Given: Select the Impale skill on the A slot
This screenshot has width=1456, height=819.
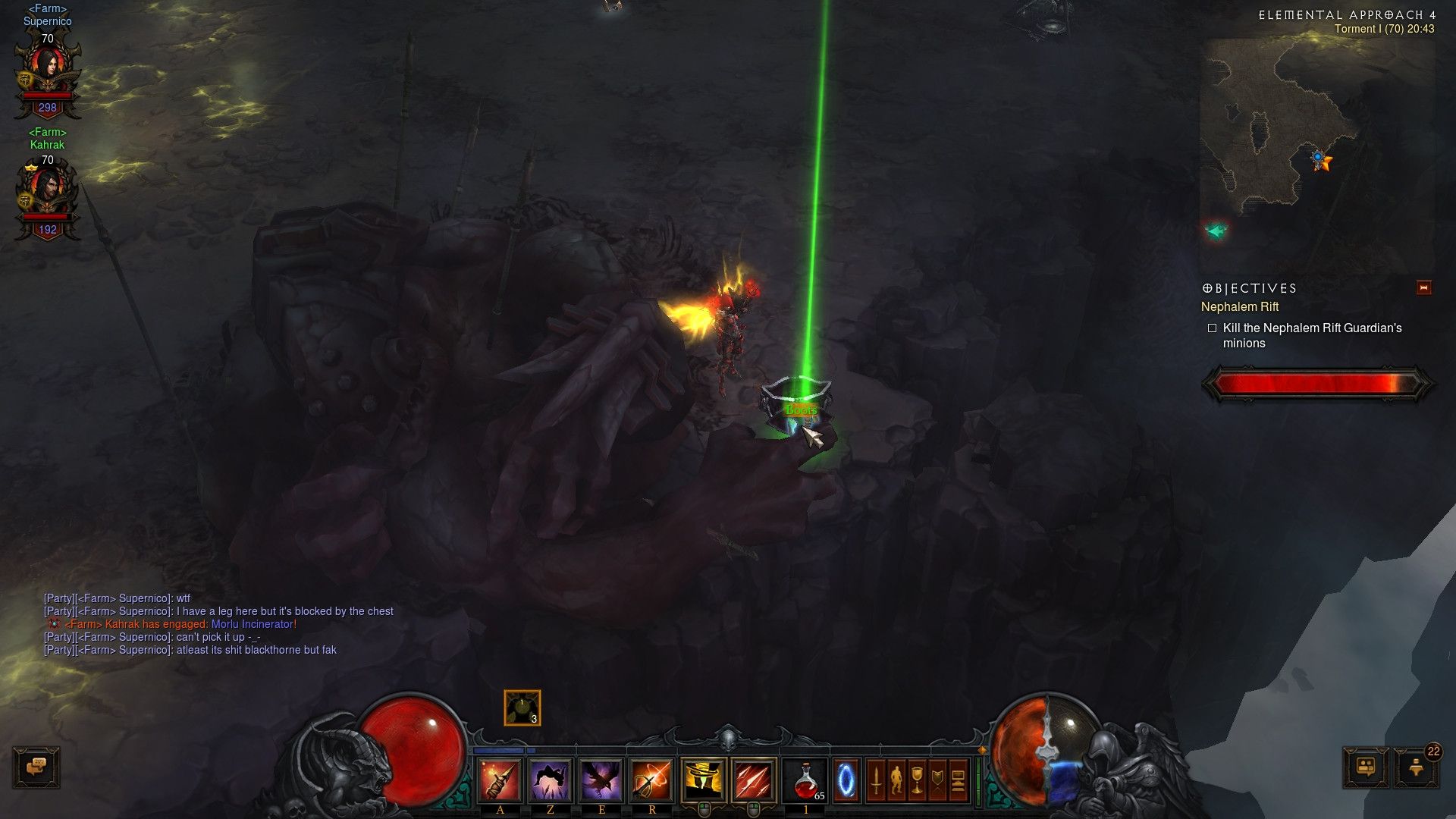Looking at the screenshot, I should [x=497, y=780].
